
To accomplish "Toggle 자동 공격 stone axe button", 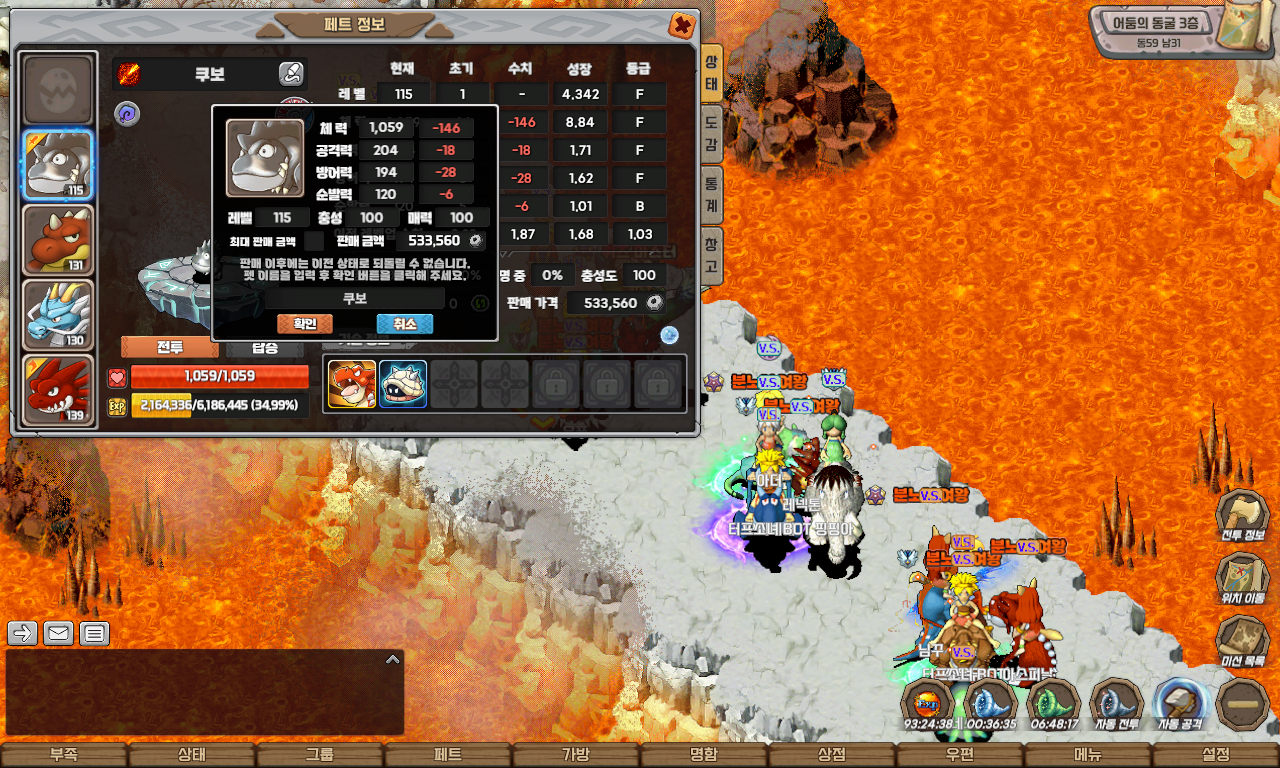I will [x=1180, y=703].
